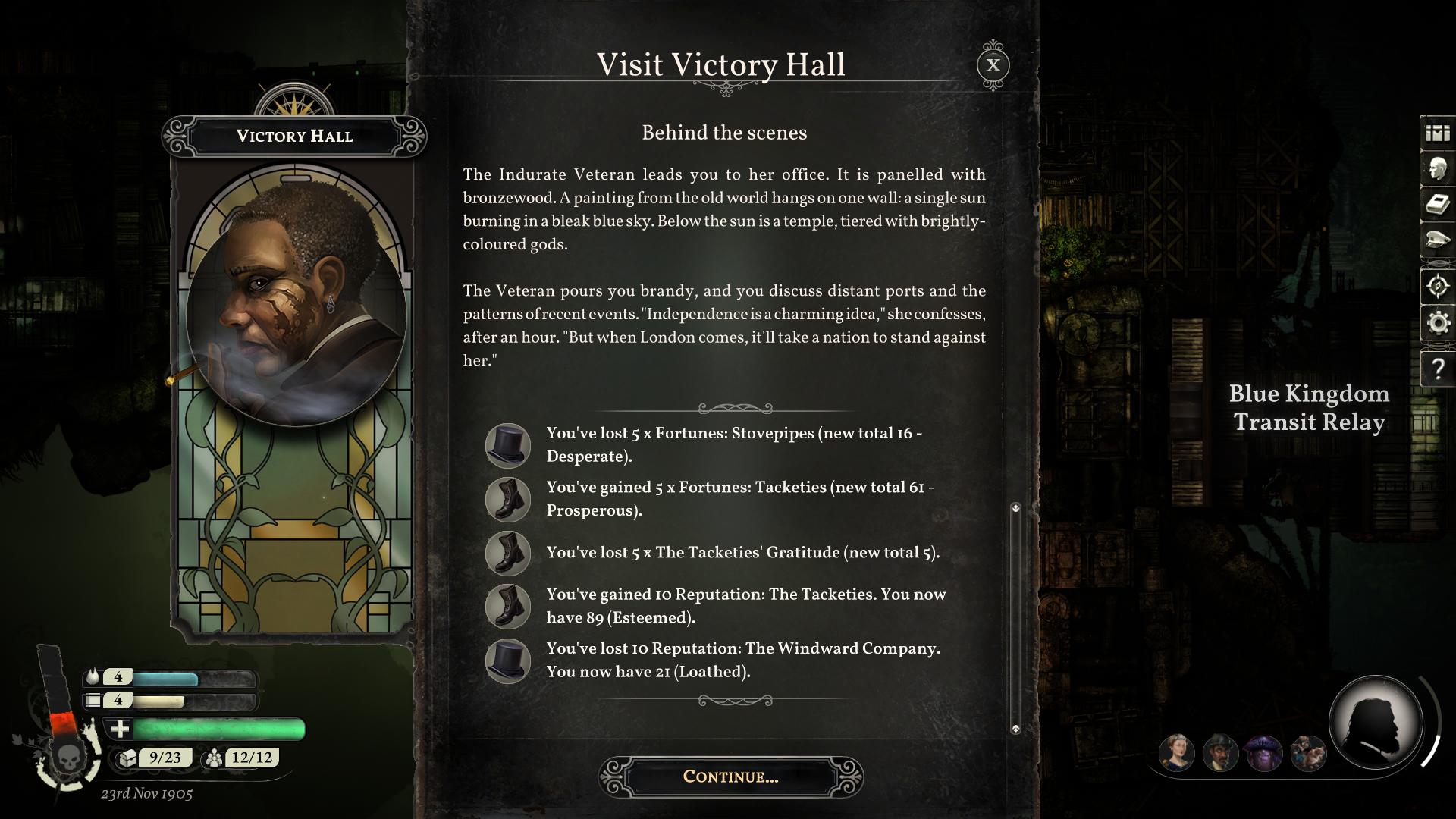Screen dimensions: 1456x819
Task: Open the officers captain's hat panel
Action: point(1437,241)
